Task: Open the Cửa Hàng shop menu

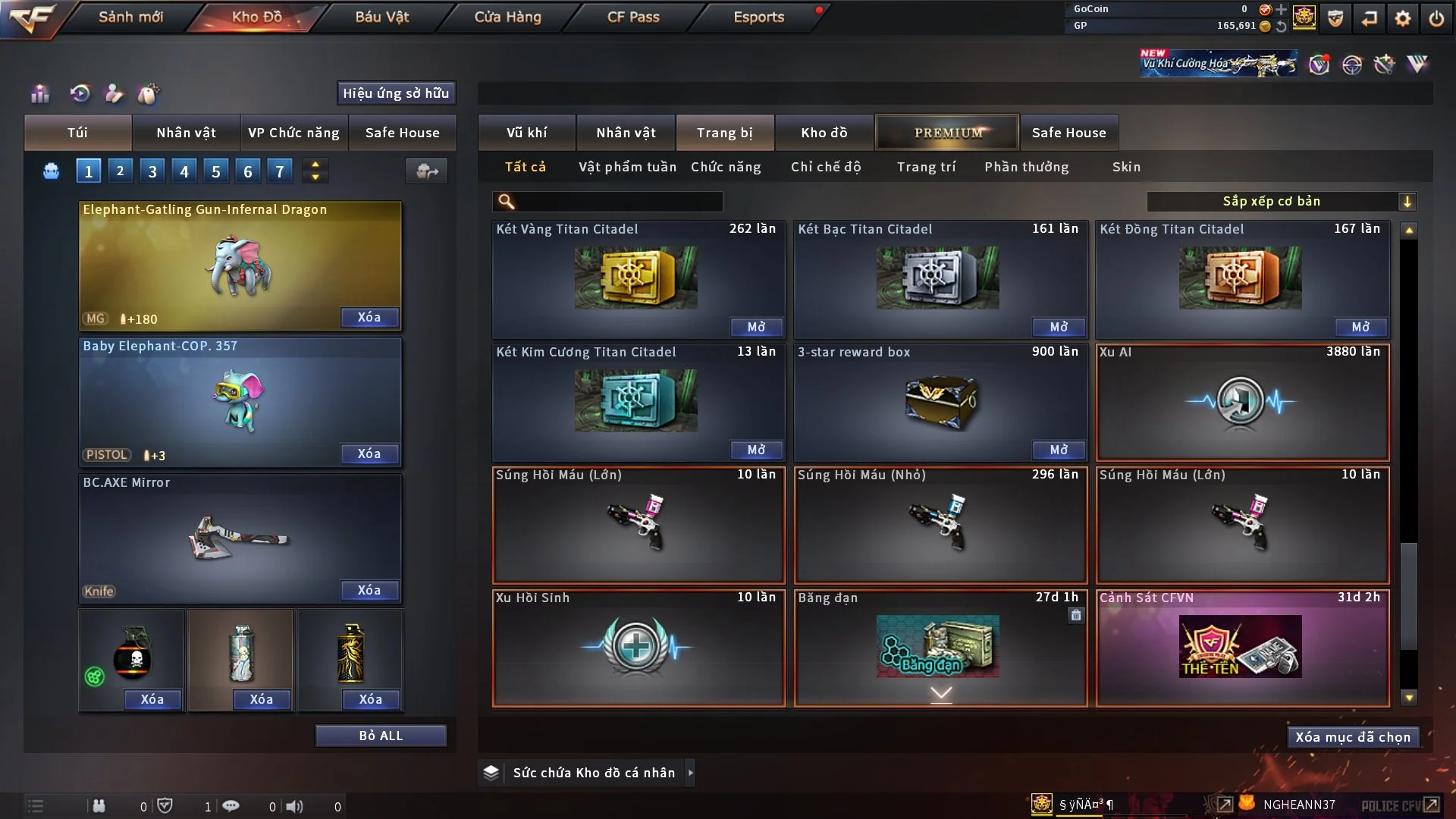Action: (507, 17)
